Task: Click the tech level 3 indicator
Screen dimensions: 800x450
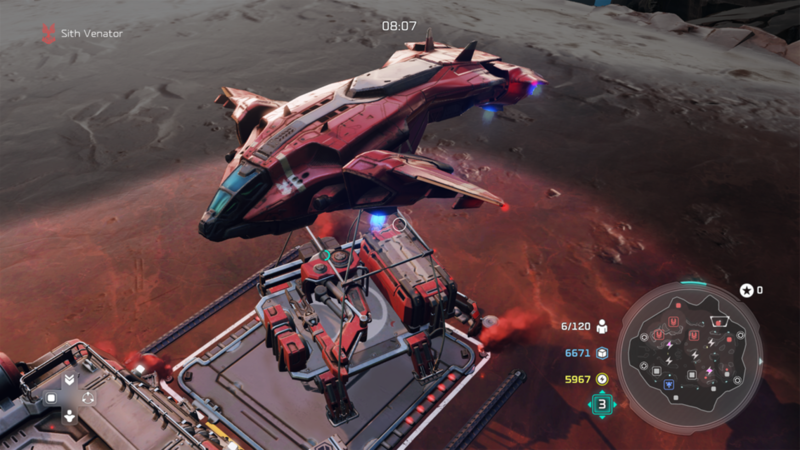Action: click(x=601, y=404)
